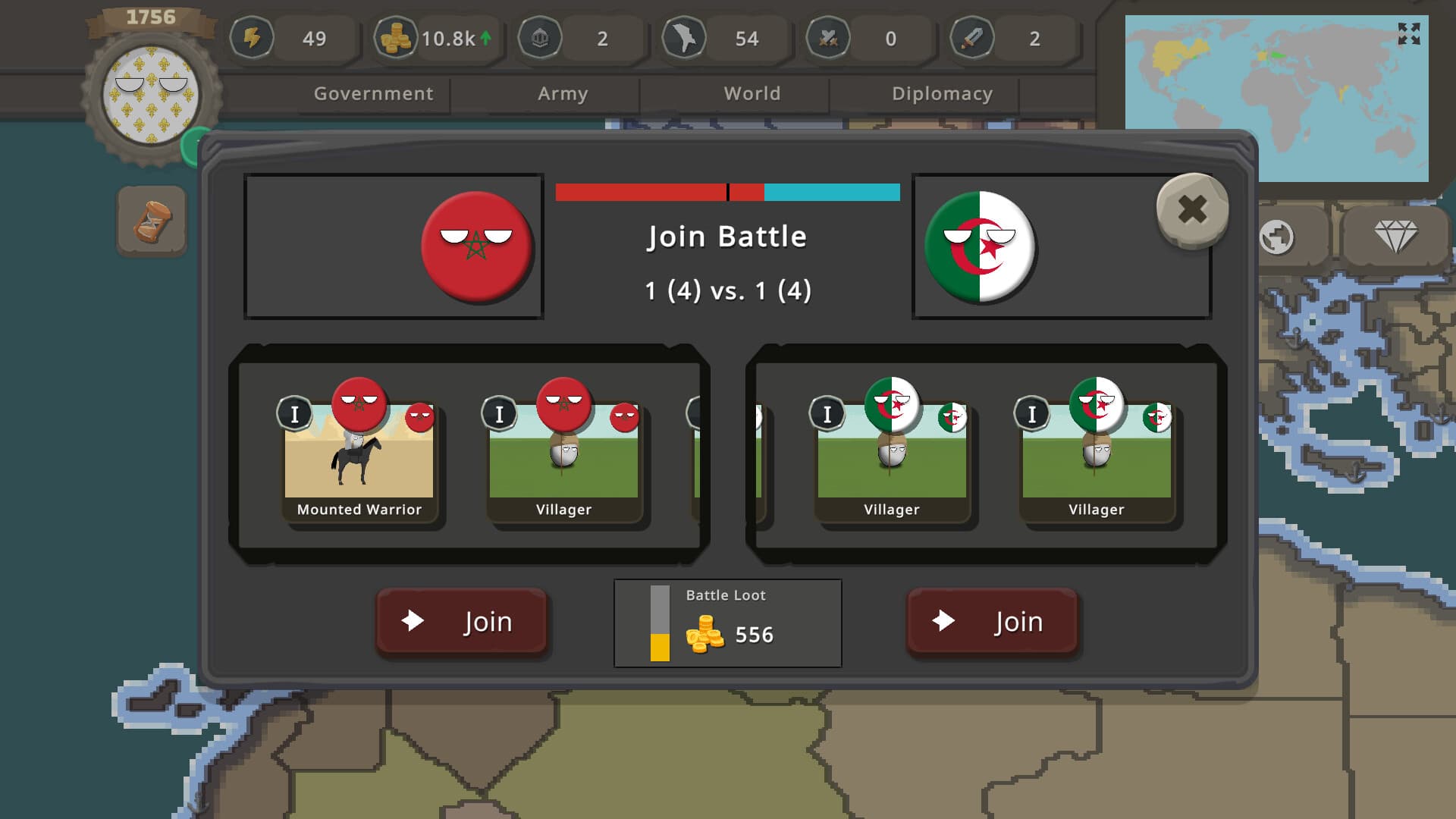This screenshot has height=819, width=1456.
Task: Select the cities resource icon
Action: 540,39
